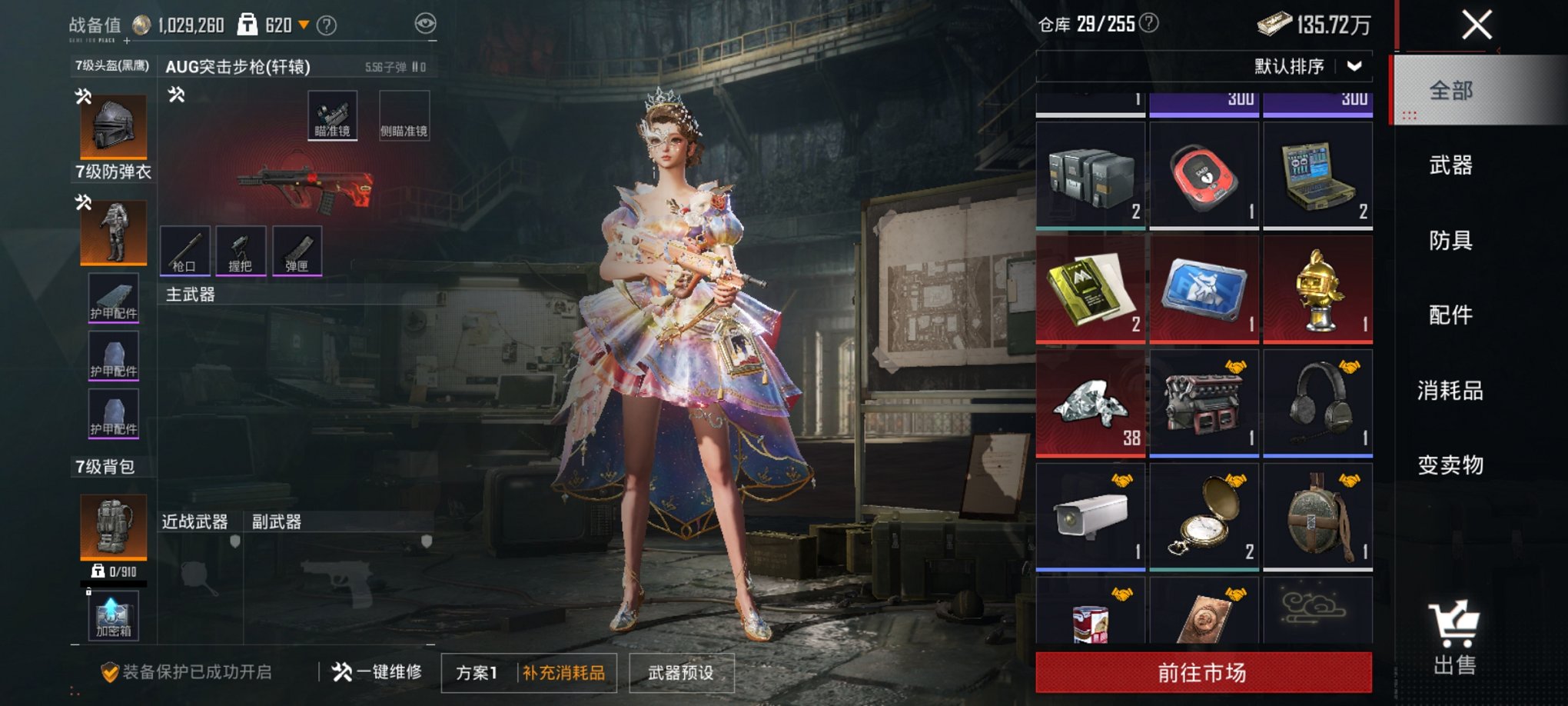Screen dimensions: 1568x706
Task: Click the 弹匣 magazine attachment slot
Action: click(x=297, y=250)
